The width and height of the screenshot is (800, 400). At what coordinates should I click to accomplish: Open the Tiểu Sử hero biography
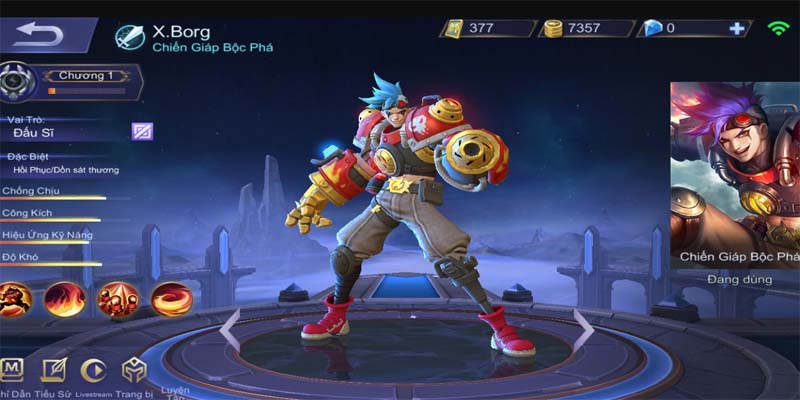pyautogui.click(x=53, y=370)
